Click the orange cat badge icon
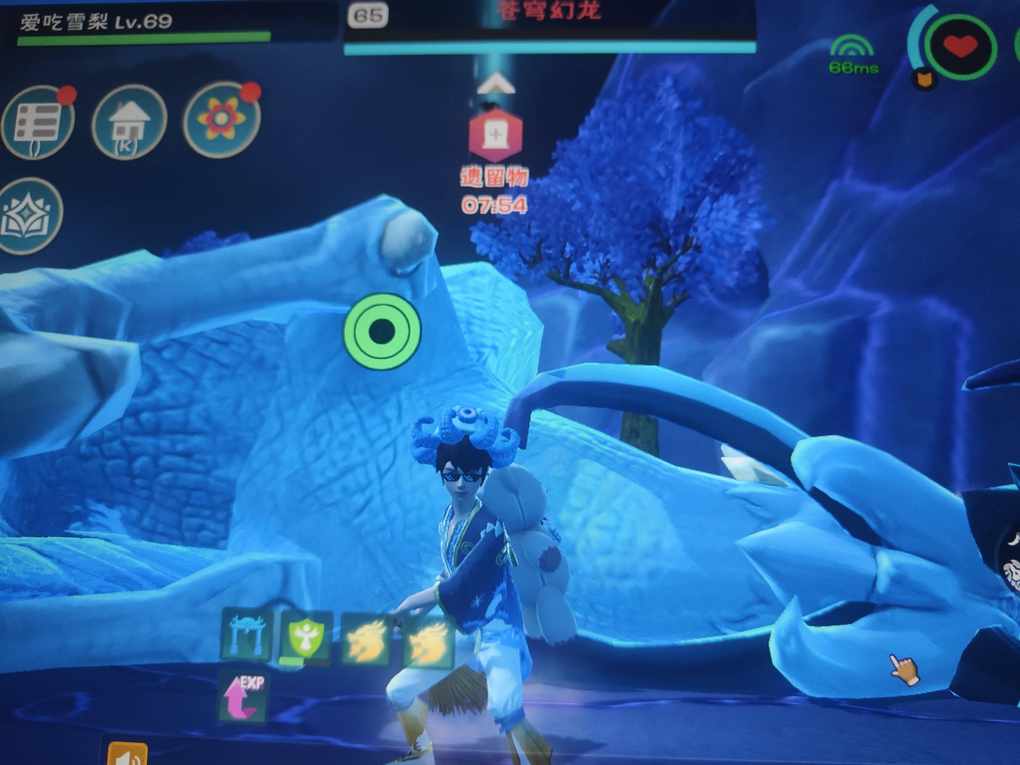The image size is (1020, 765). click(925, 79)
